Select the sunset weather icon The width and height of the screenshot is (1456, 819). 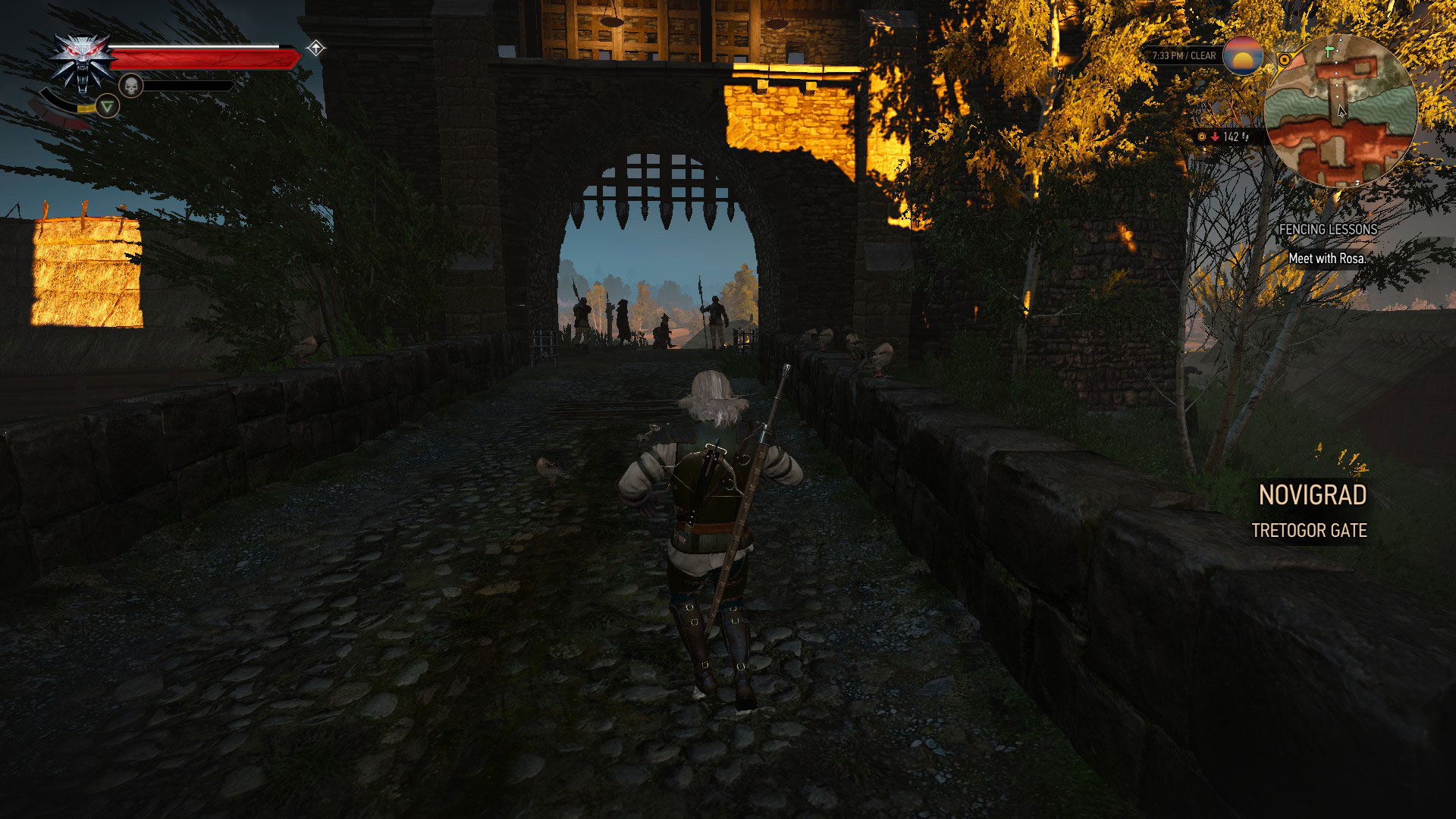[1242, 58]
